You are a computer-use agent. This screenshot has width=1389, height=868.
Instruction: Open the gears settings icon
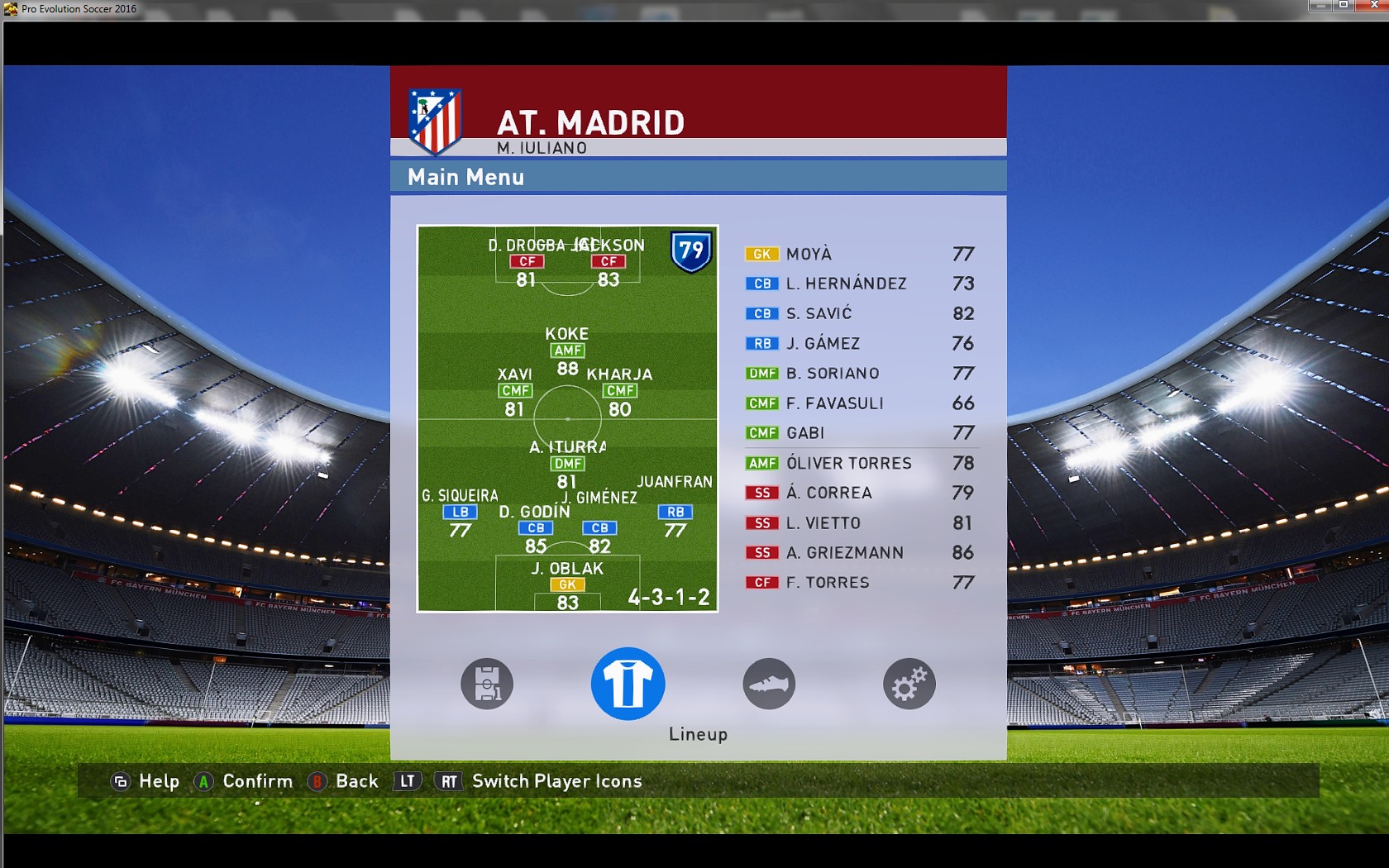point(909,684)
